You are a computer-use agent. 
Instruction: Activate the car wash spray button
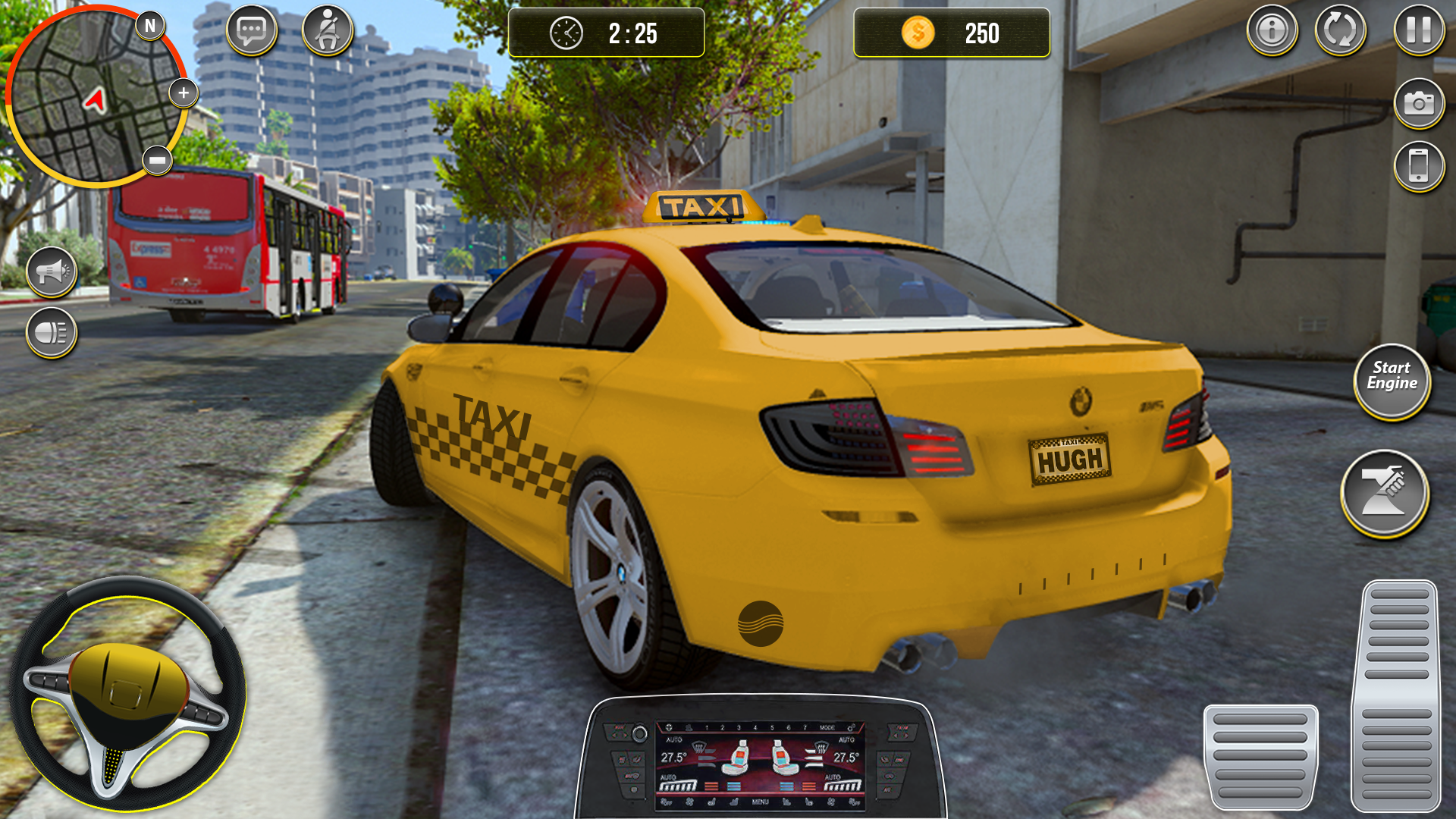point(1384,494)
